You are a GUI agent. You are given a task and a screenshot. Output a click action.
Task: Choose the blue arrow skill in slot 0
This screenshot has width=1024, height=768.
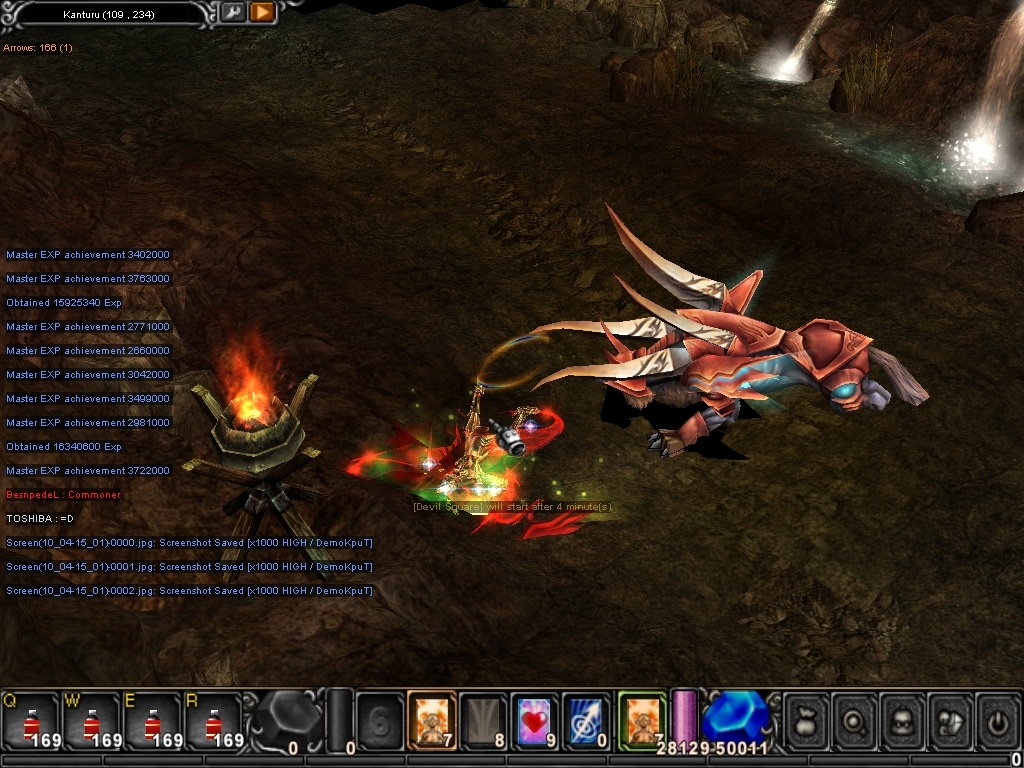click(586, 720)
